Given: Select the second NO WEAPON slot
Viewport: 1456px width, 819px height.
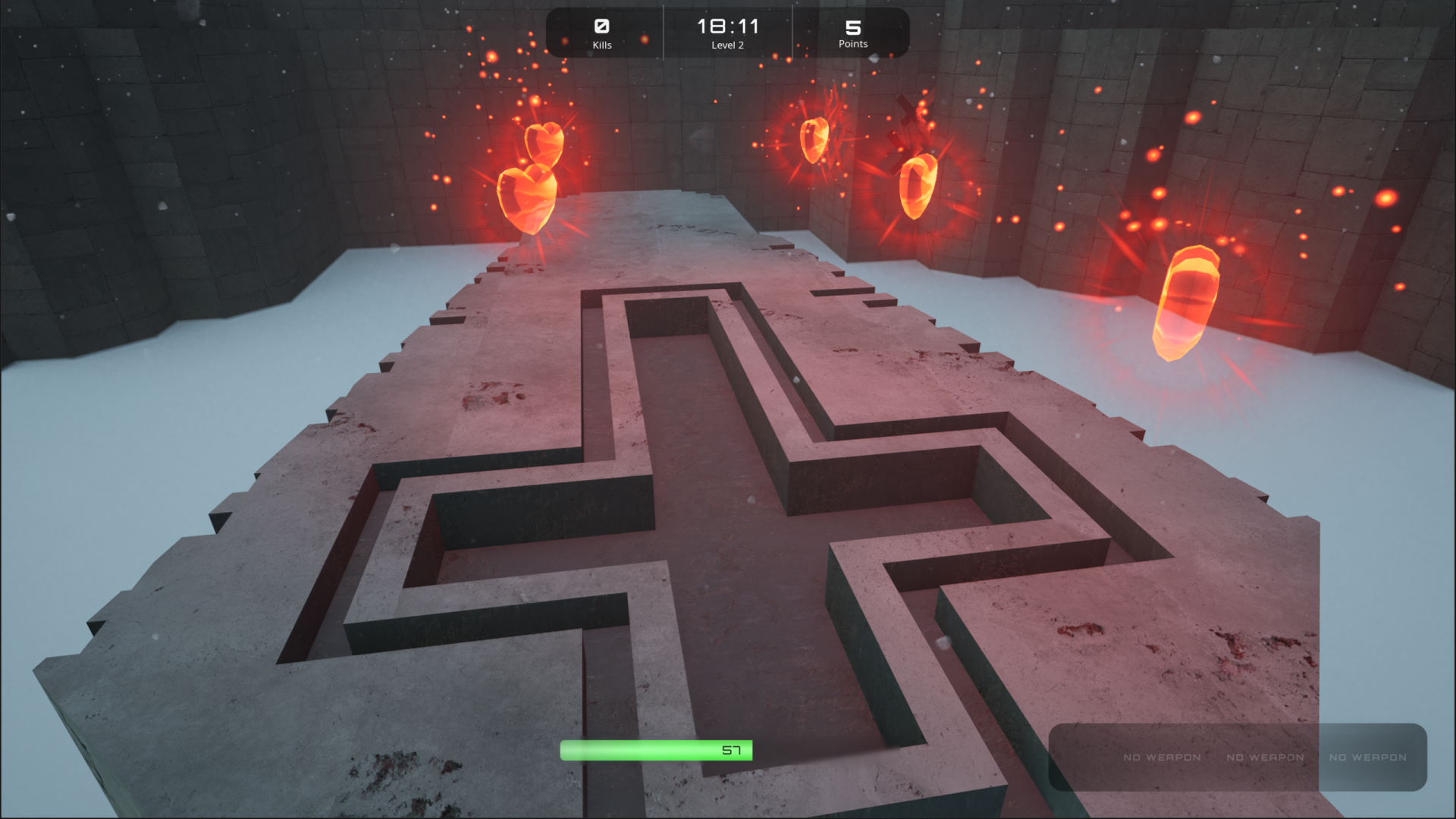Looking at the screenshot, I should click(x=1266, y=757).
